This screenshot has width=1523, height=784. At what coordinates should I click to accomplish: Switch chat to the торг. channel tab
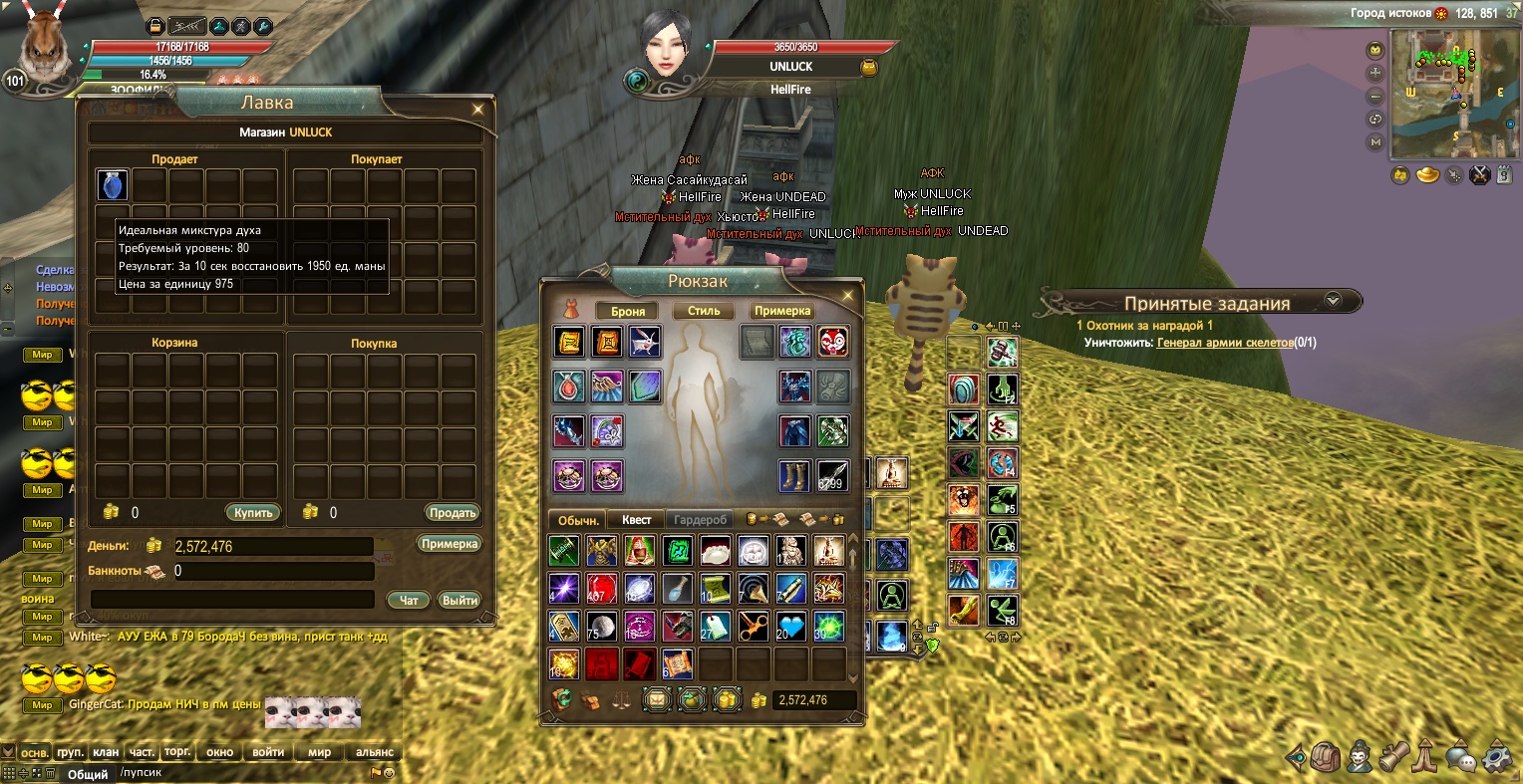click(x=177, y=752)
